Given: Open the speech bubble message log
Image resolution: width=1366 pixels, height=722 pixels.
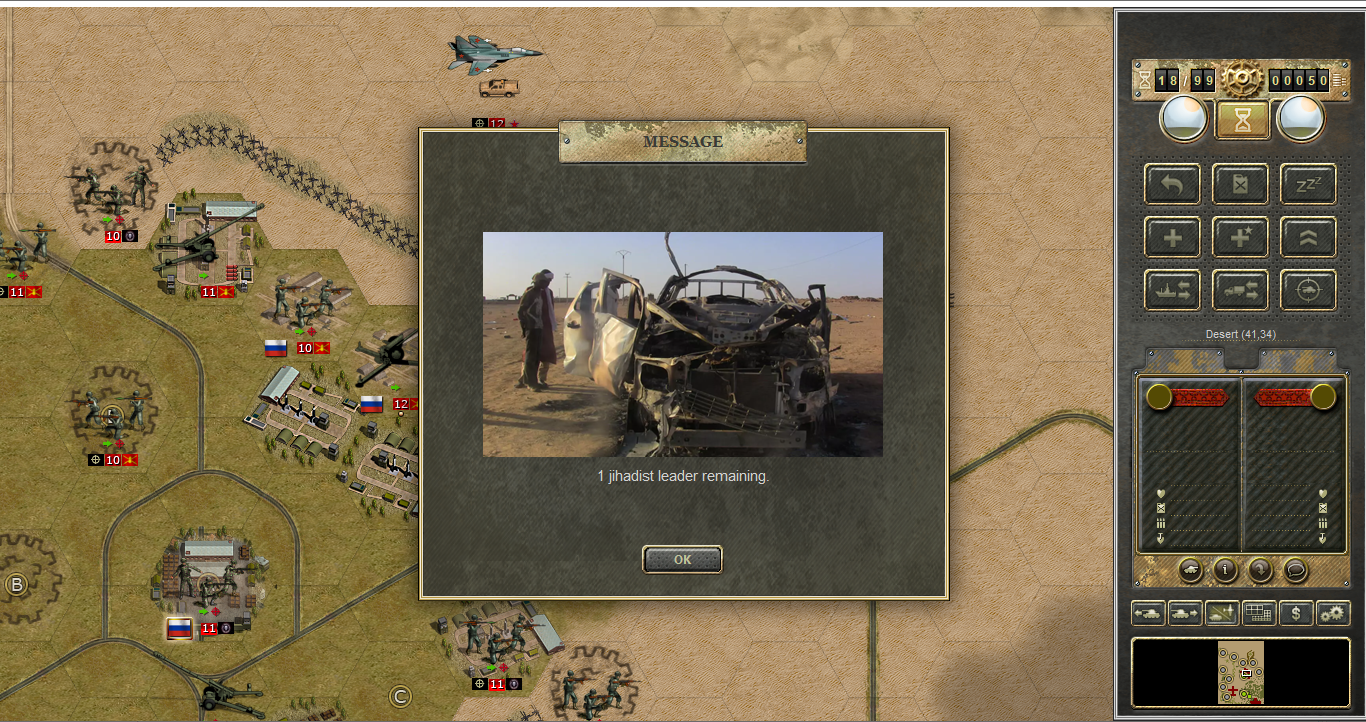Looking at the screenshot, I should 1295,570.
